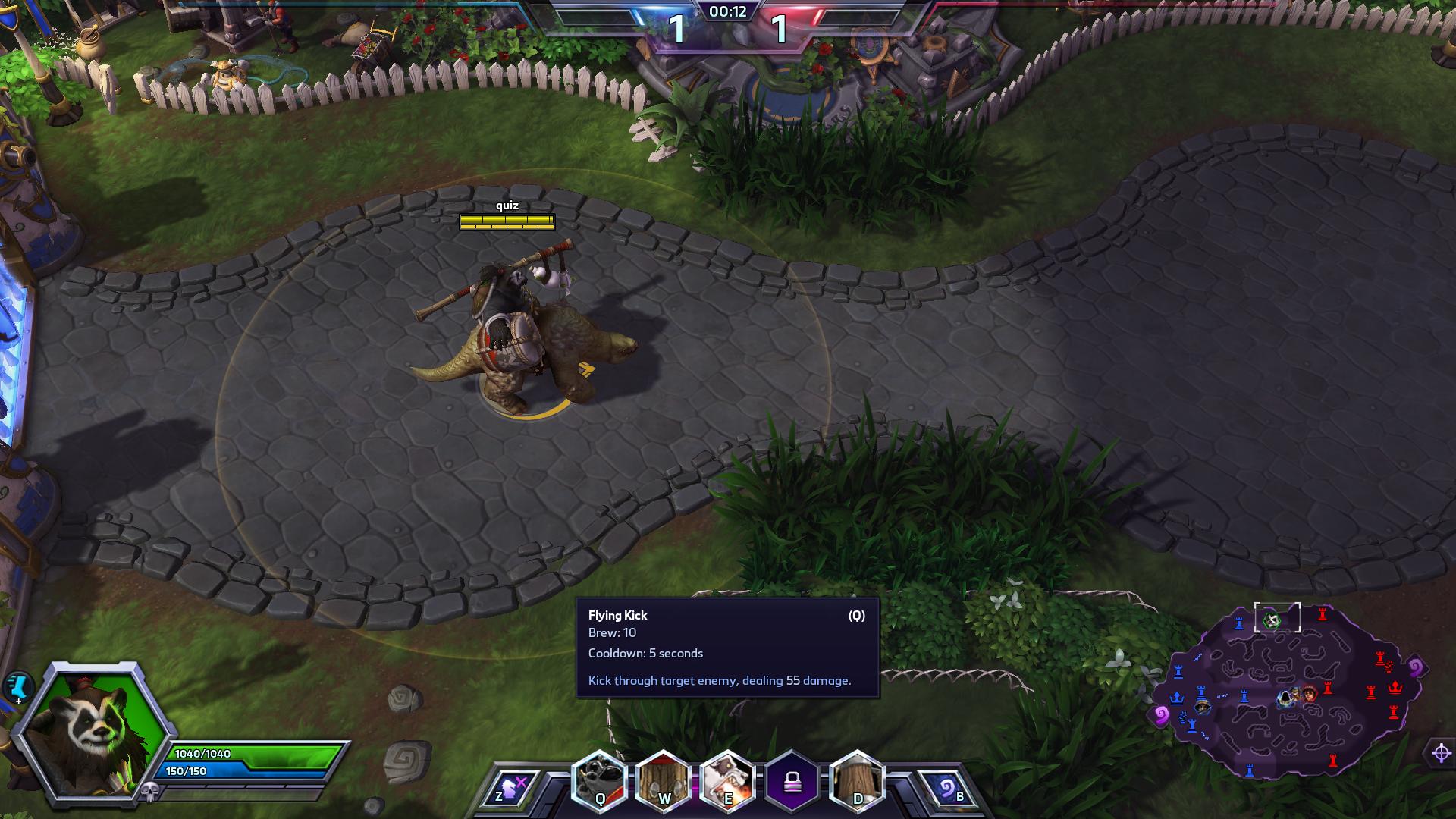
Task: Activate the minimap ping crosshair button
Action: coord(1441,753)
